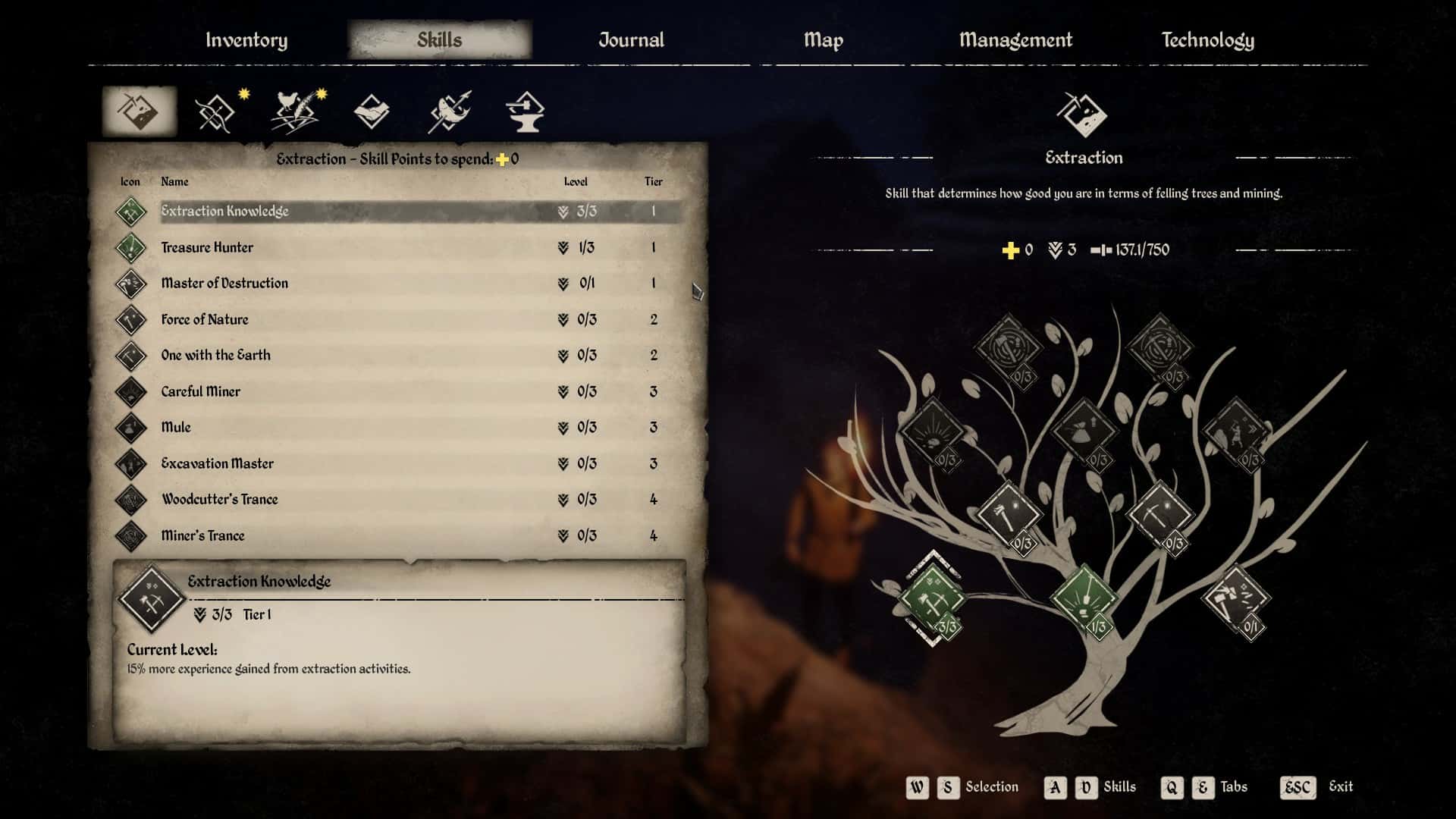Select the crossed-tools skill category with star

(x=216, y=113)
